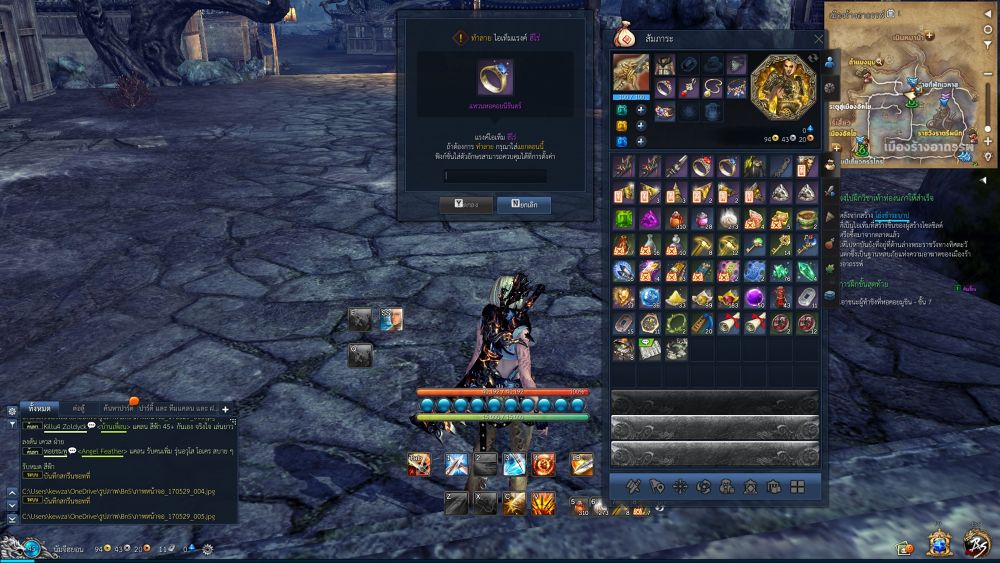
Task: Select the blue-gem gold ring in inventory
Action: 701,167
